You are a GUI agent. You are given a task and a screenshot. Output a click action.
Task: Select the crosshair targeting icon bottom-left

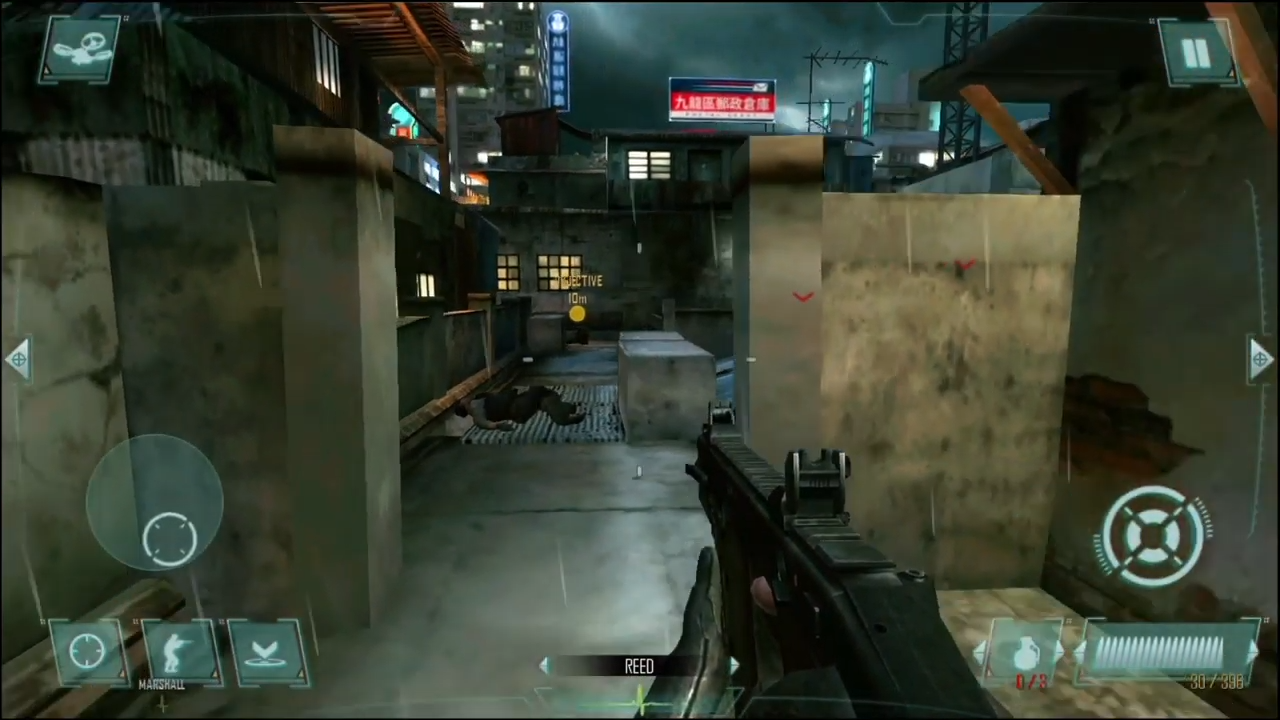(x=85, y=650)
